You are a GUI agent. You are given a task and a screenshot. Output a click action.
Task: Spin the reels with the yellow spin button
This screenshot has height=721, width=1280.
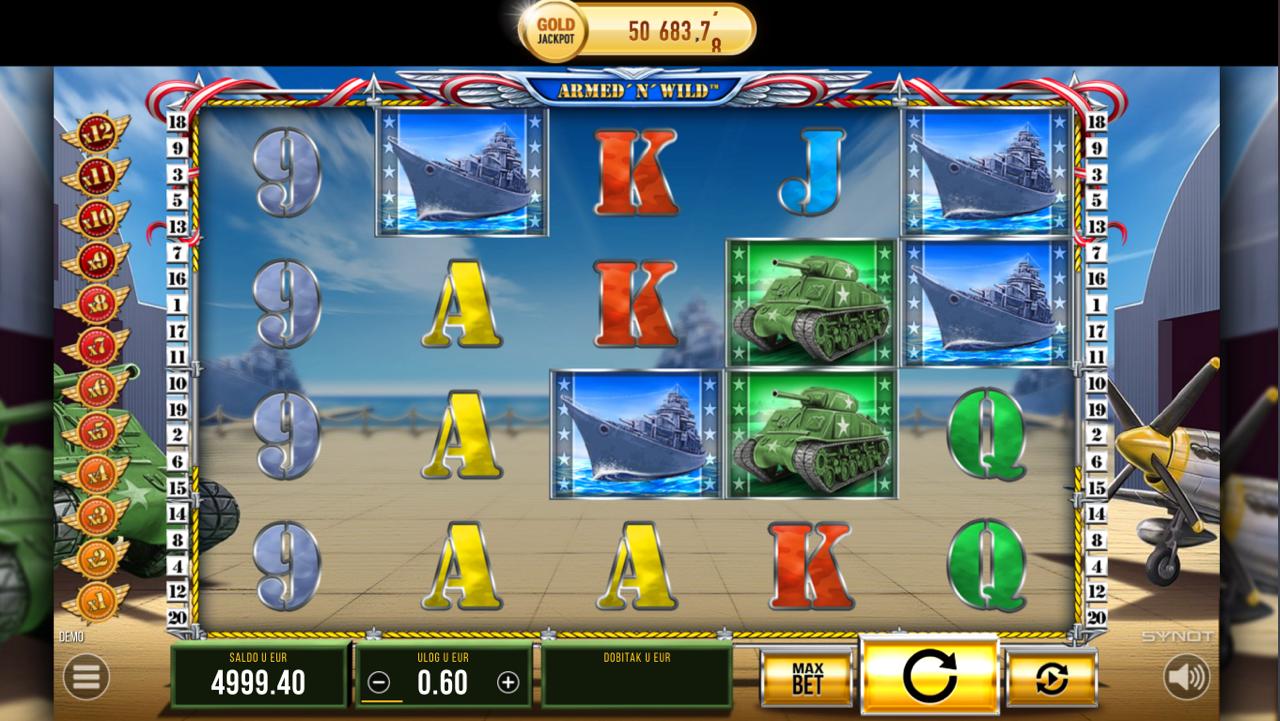[930, 676]
